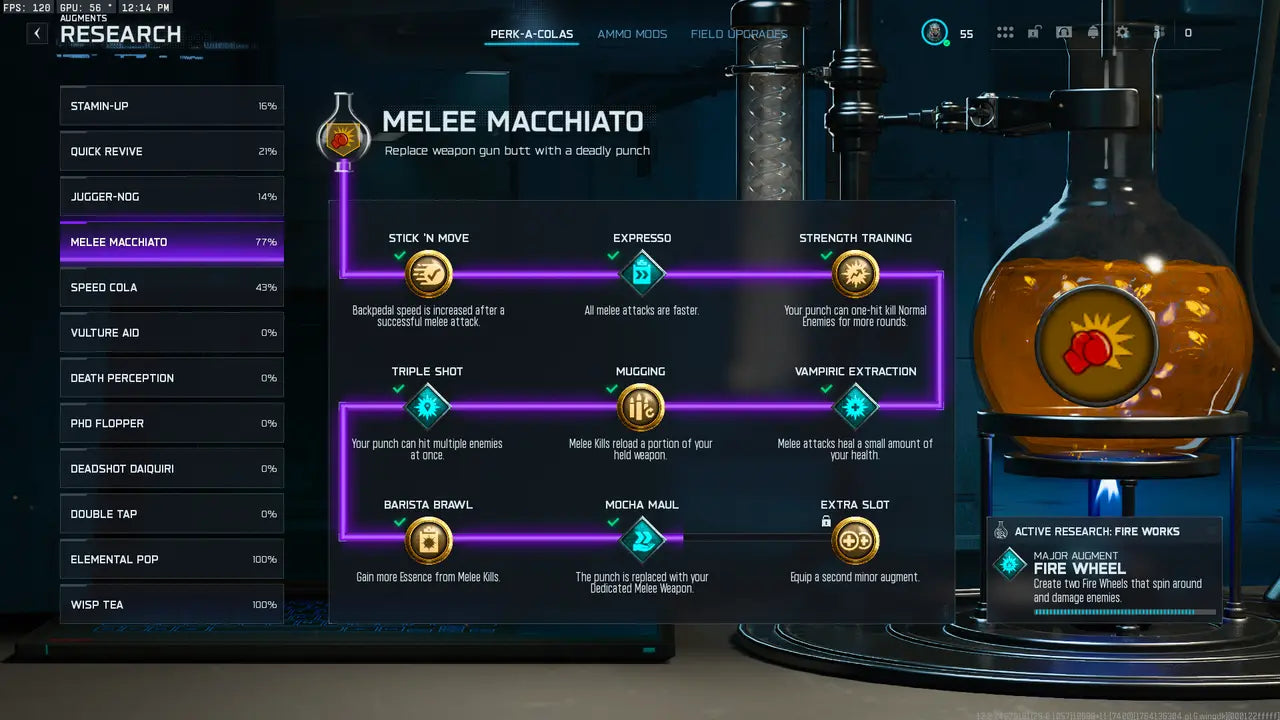Click the Strength Training augment icon

(x=855, y=274)
